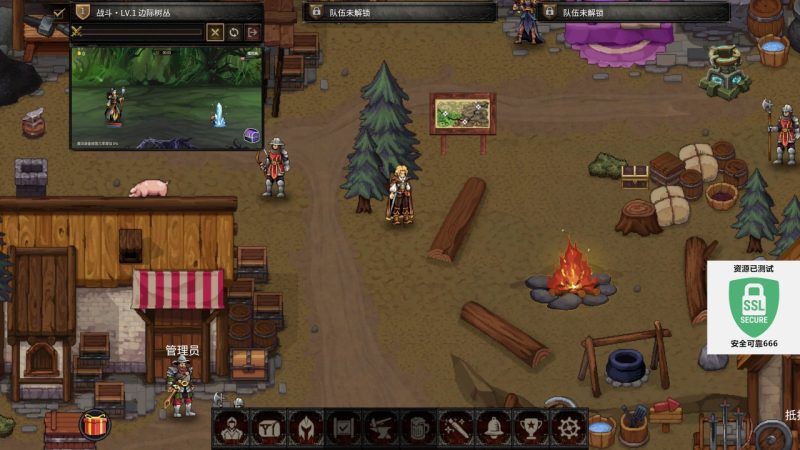Open the red gift box icon
The height and width of the screenshot is (450, 800).
(x=96, y=426)
